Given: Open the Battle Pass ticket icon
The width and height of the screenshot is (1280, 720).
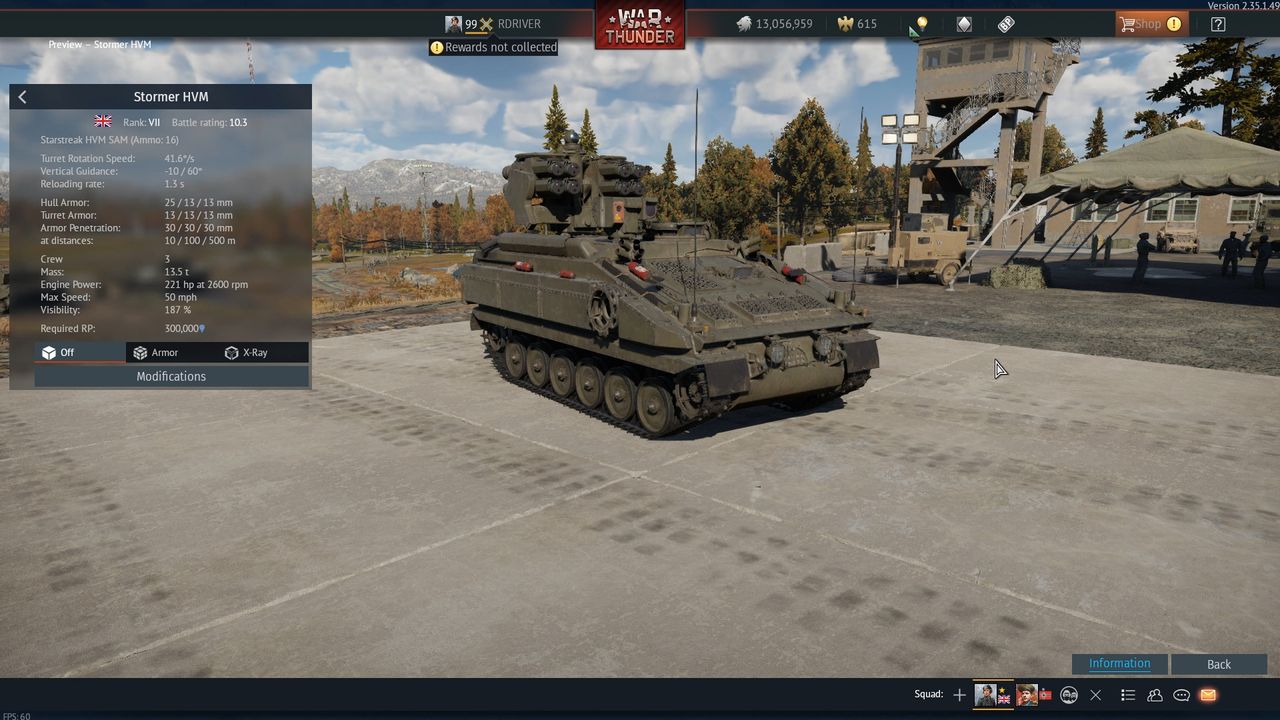Looking at the screenshot, I should pos(1006,24).
